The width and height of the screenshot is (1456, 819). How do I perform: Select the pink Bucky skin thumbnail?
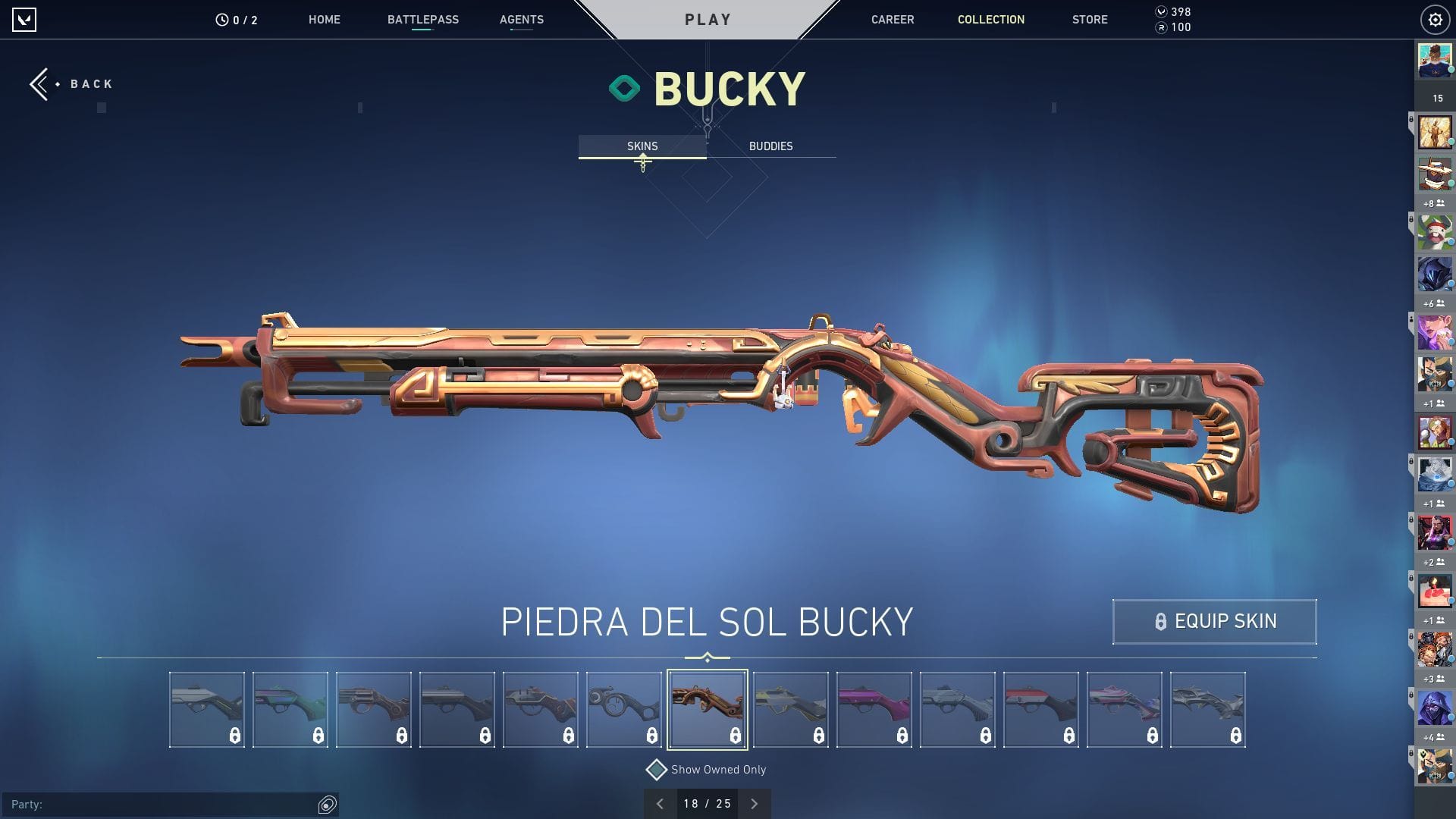coord(874,708)
